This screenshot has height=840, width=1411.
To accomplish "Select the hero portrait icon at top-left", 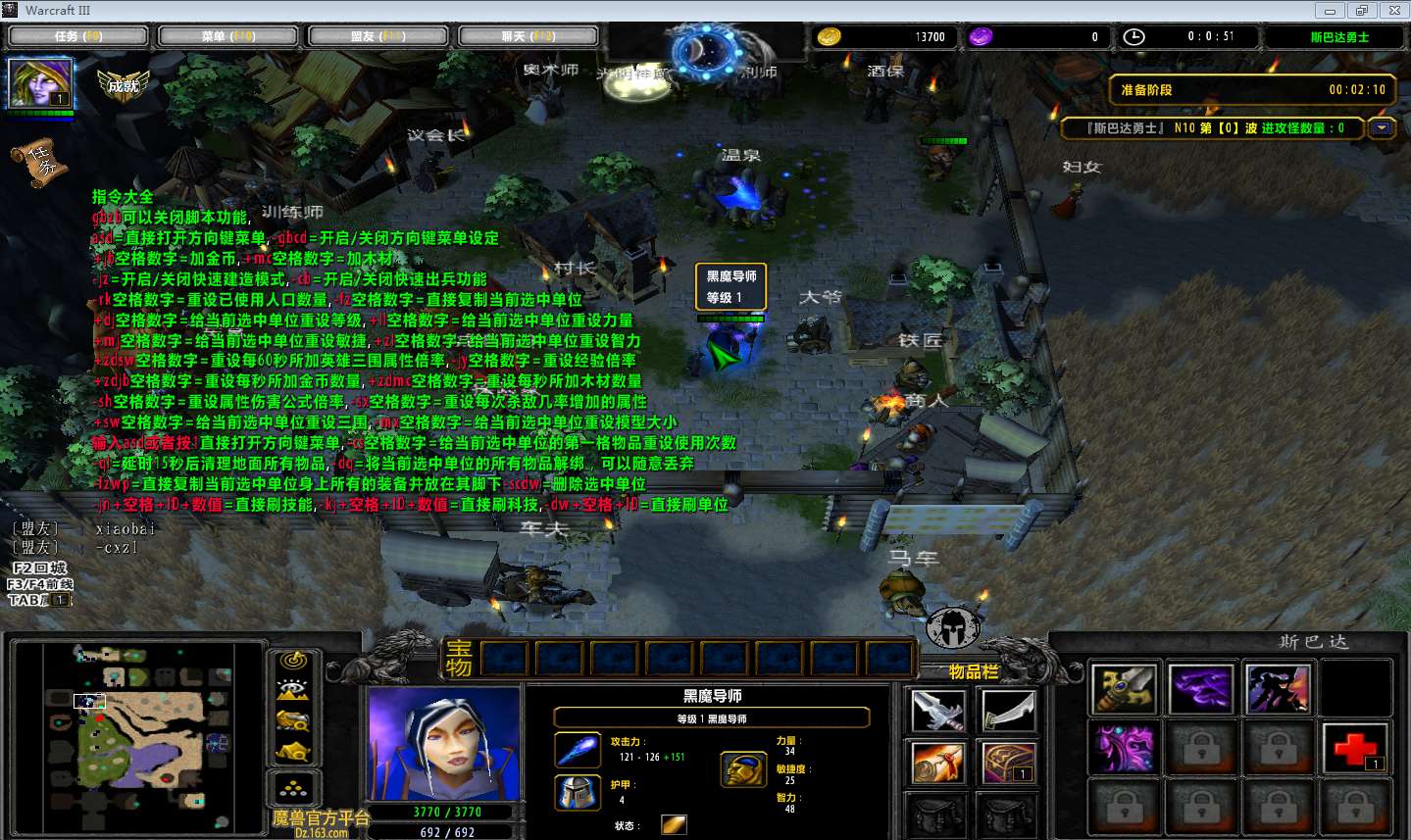I will 40,83.
